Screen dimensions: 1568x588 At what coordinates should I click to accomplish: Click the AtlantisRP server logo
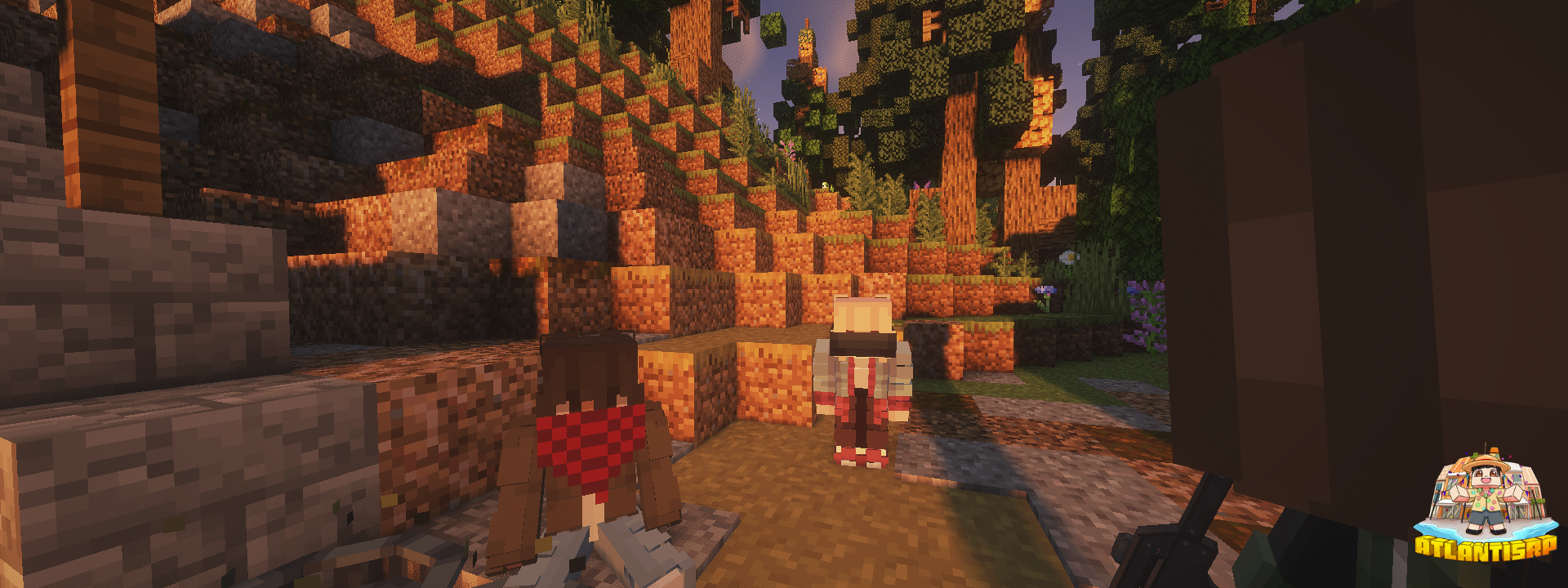point(1486,506)
